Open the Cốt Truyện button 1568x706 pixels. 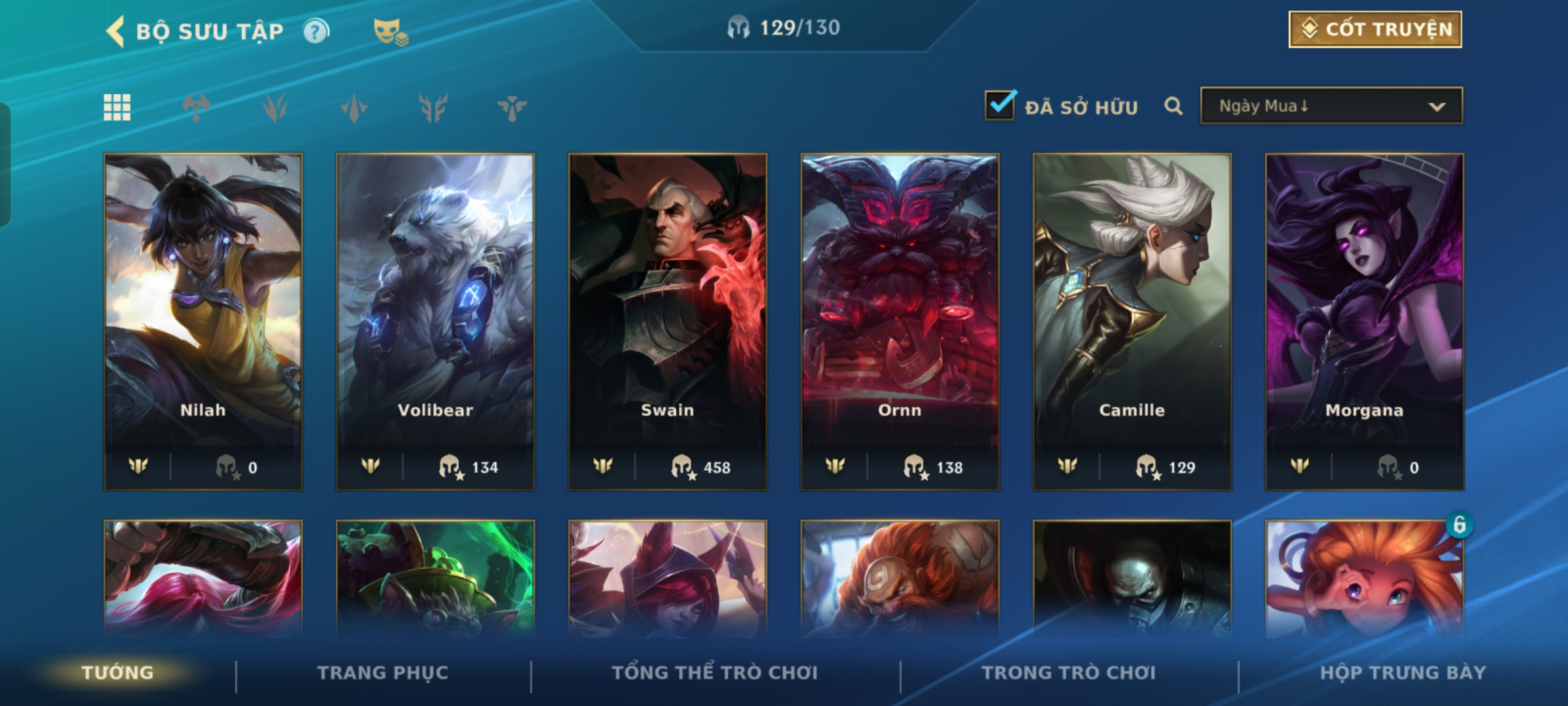tap(1375, 29)
